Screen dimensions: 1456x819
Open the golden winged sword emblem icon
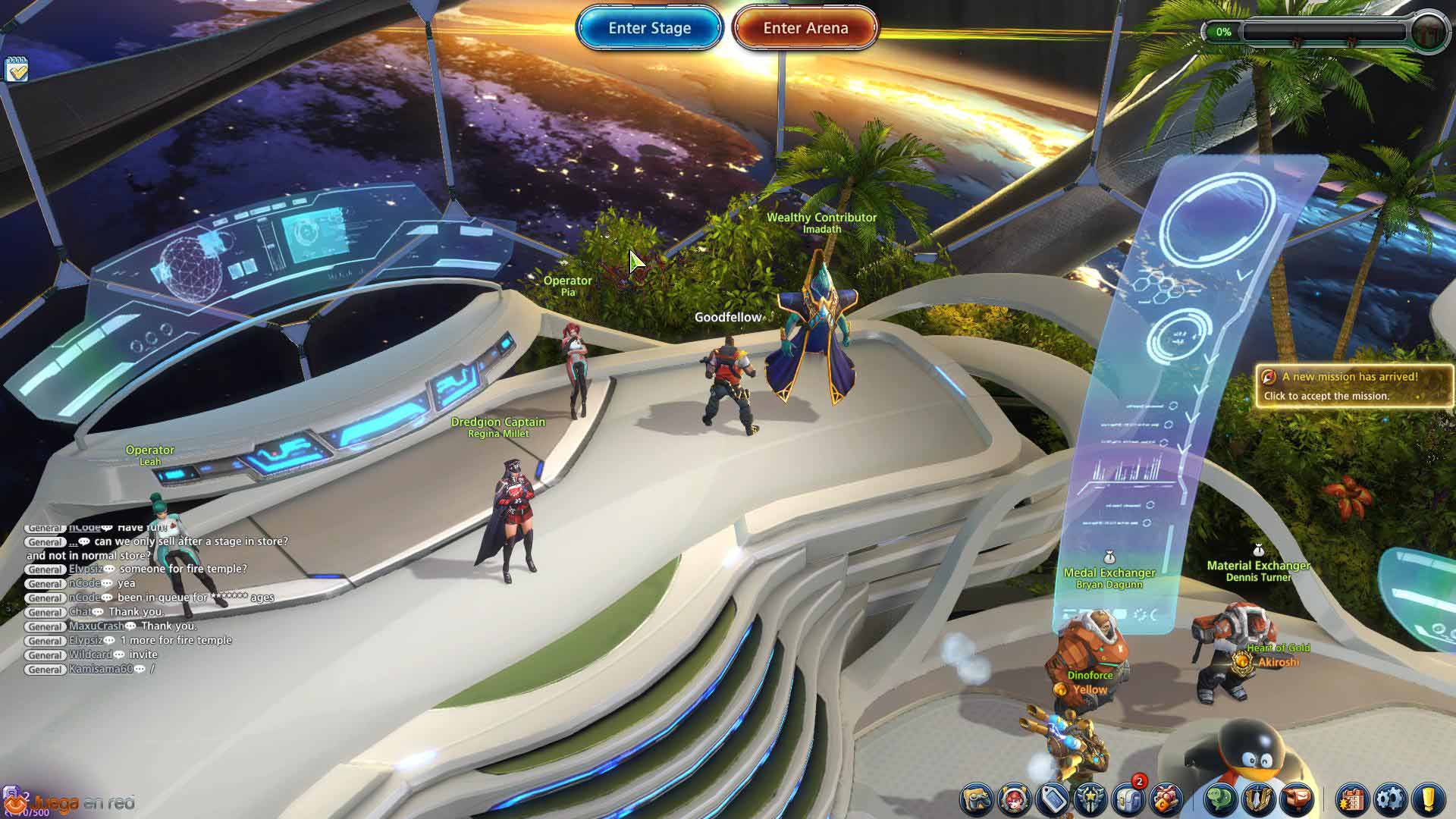(x=1258, y=799)
